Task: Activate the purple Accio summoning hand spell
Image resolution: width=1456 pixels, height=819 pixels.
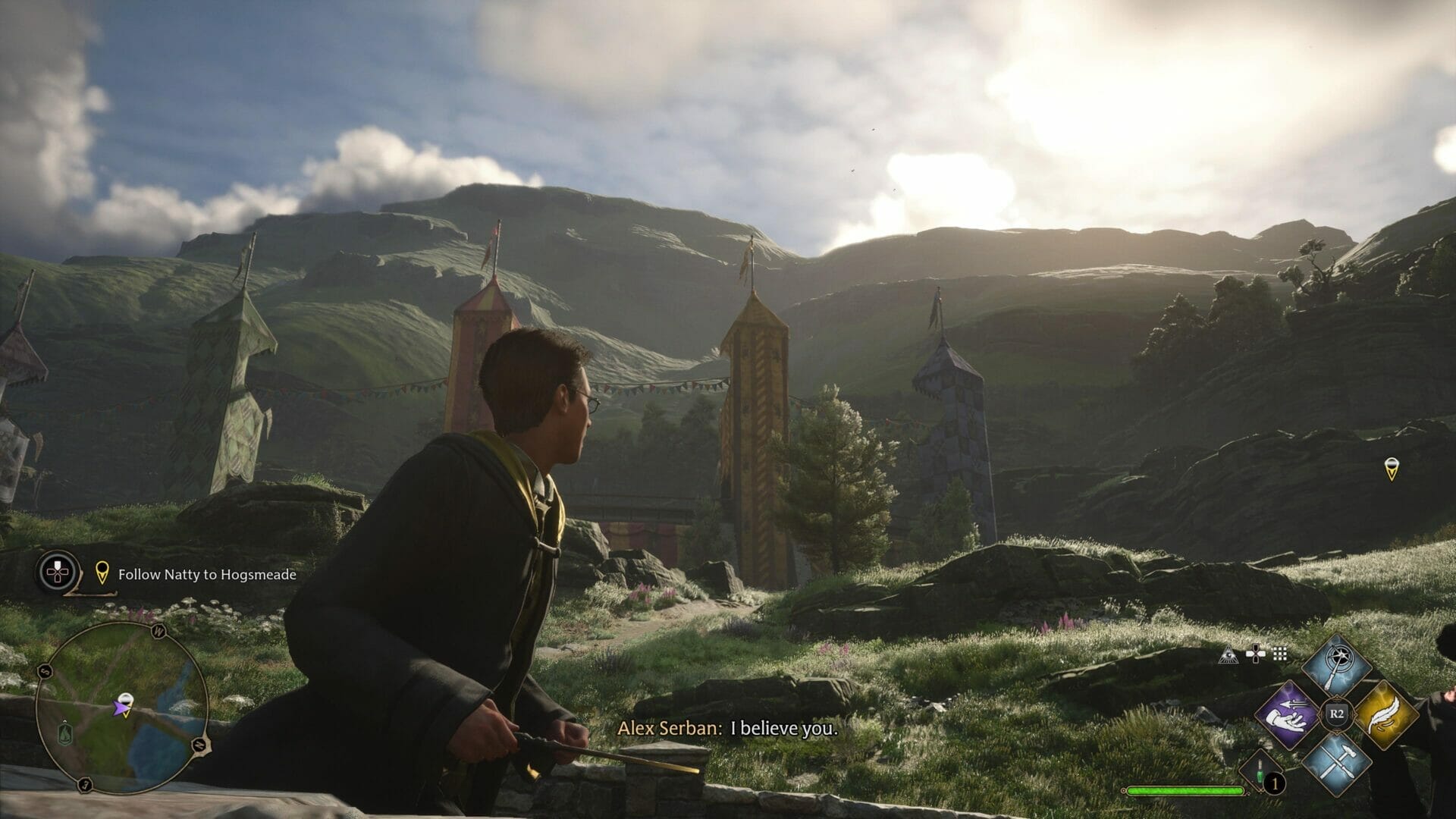Action: click(x=1288, y=716)
